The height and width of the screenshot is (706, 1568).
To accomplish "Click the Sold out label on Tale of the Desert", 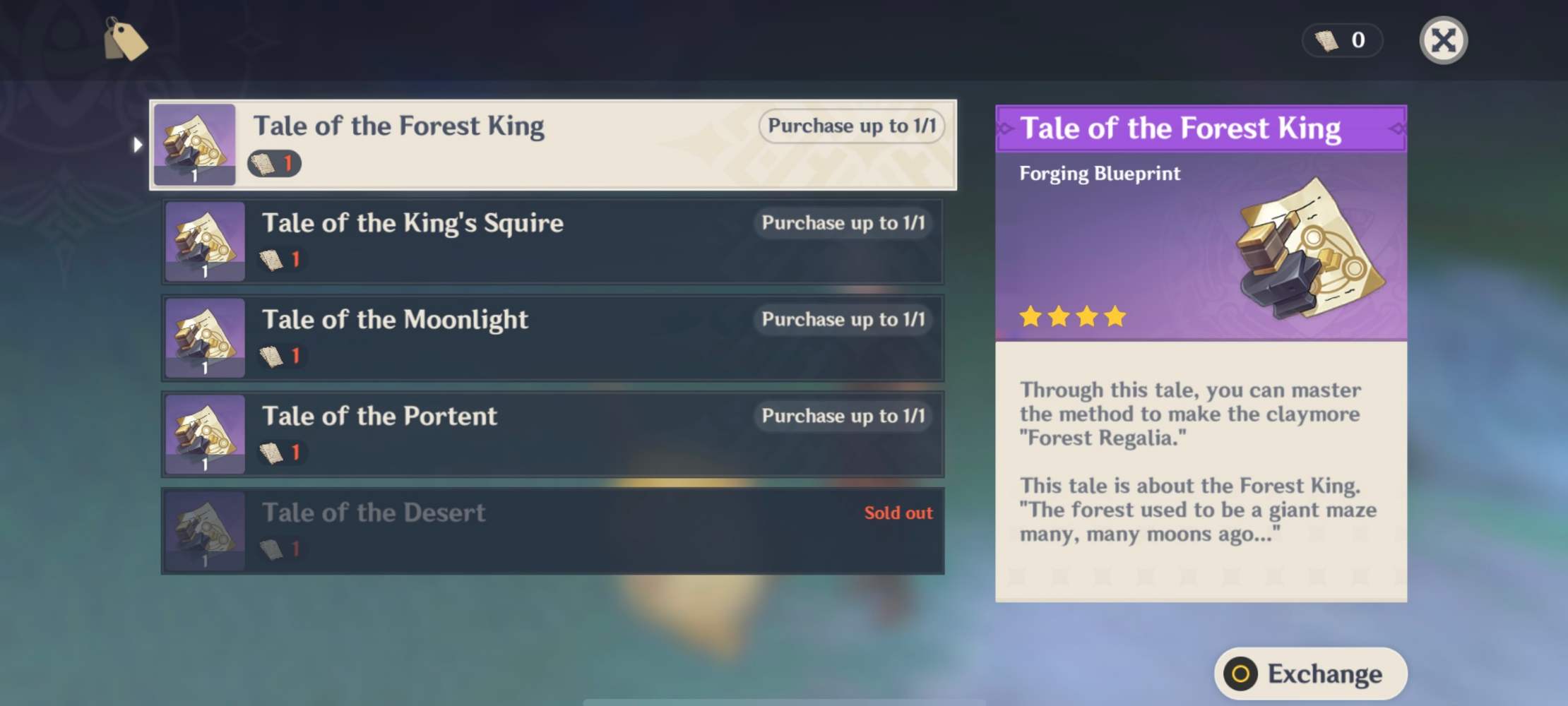I will (898, 513).
